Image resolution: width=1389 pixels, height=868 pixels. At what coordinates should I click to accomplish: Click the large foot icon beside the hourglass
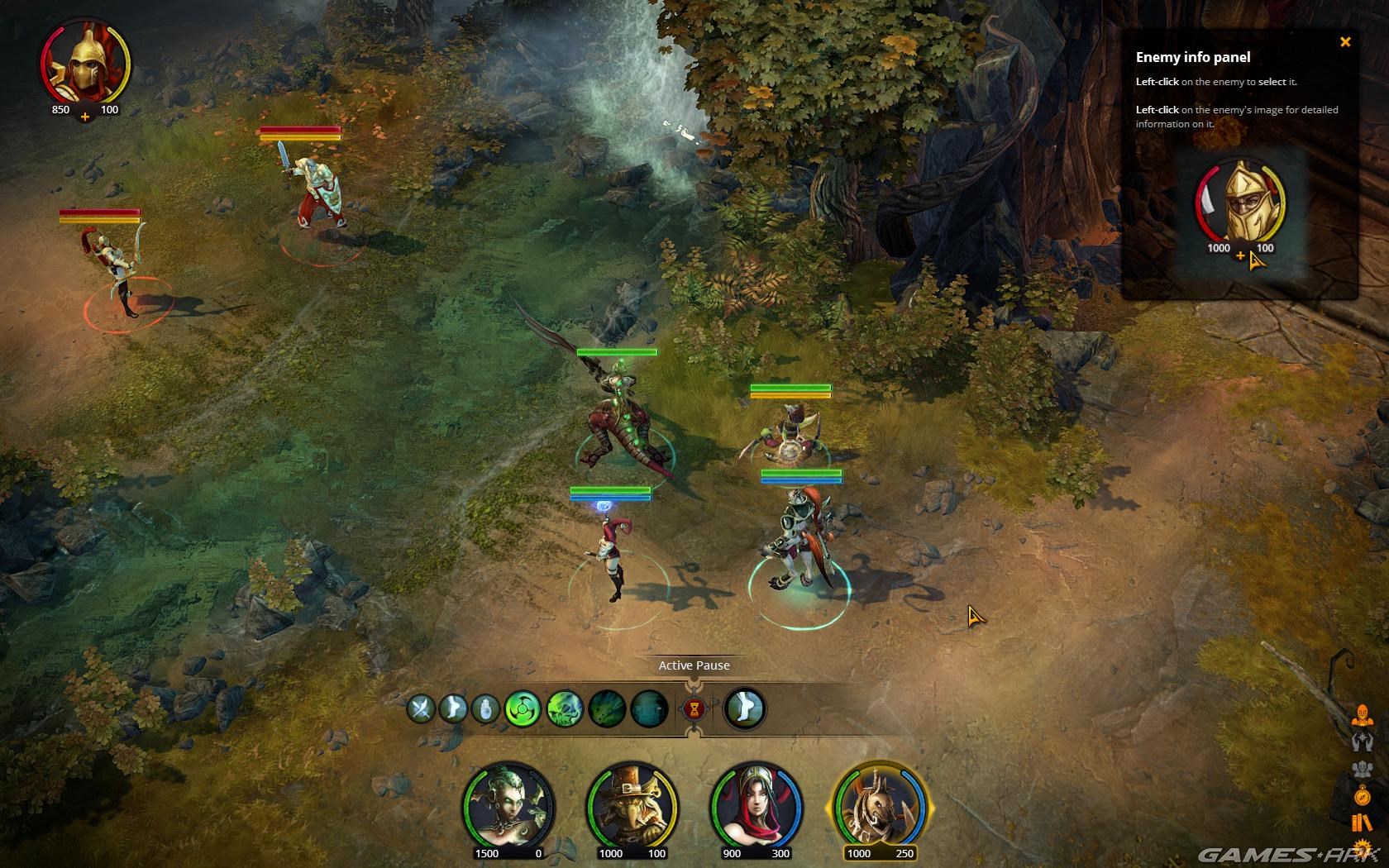coord(745,709)
